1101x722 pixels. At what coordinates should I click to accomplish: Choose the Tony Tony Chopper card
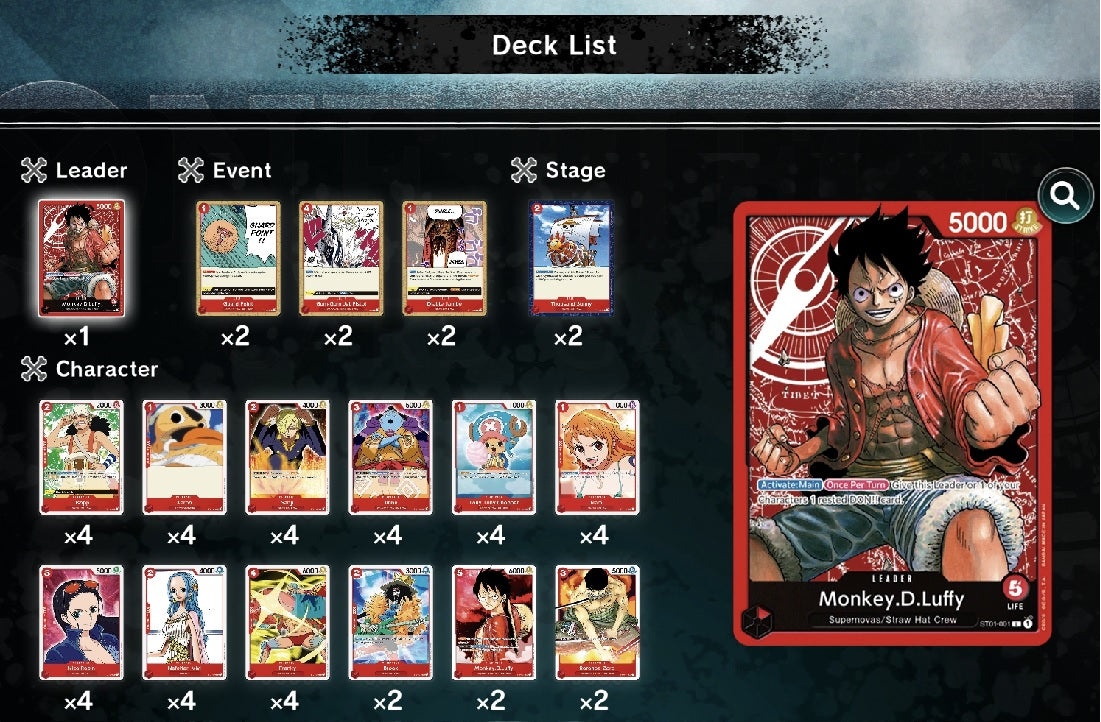click(493, 457)
